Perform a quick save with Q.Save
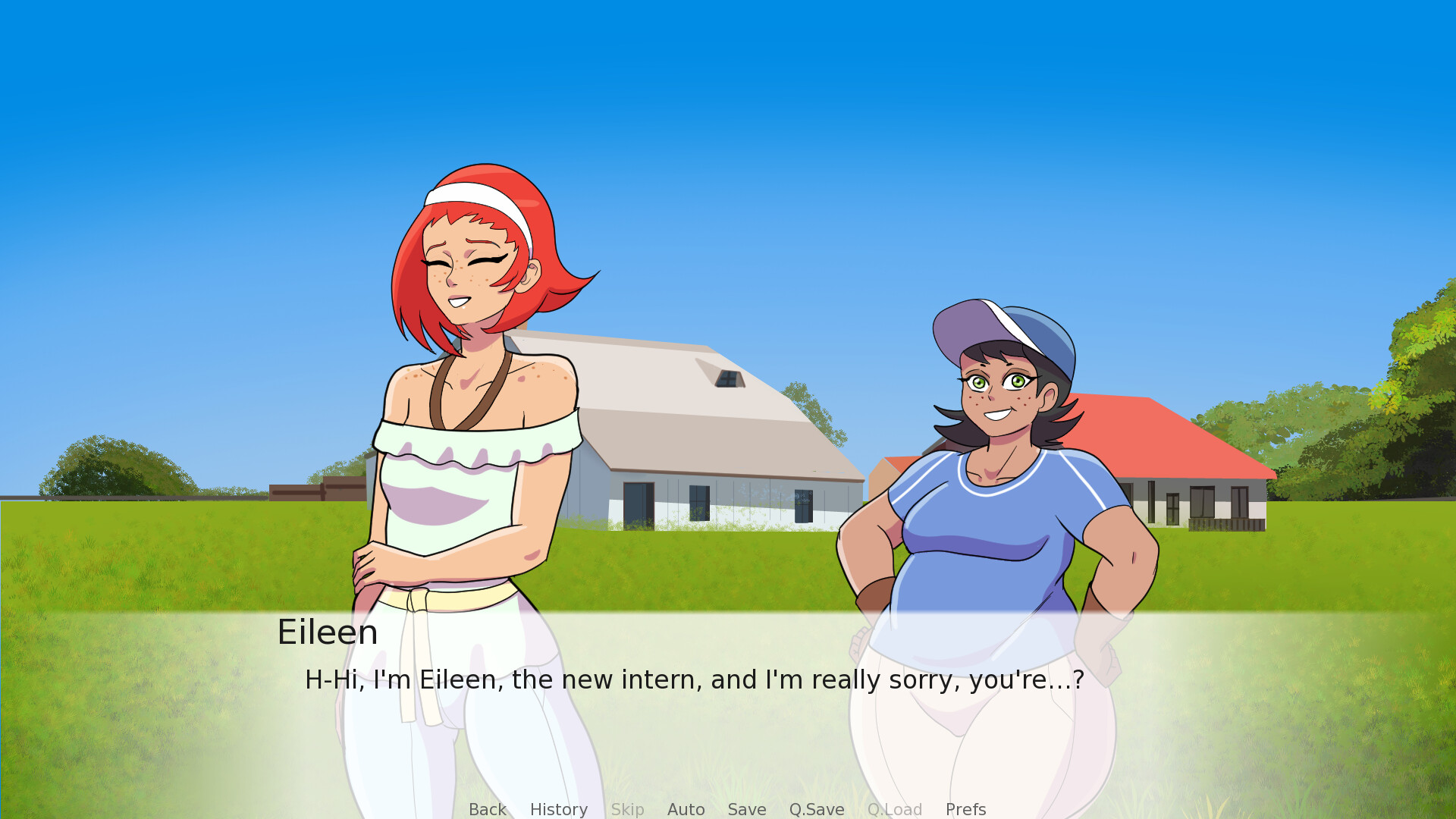Image resolution: width=1456 pixels, height=819 pixels. (x=816, y=809)
